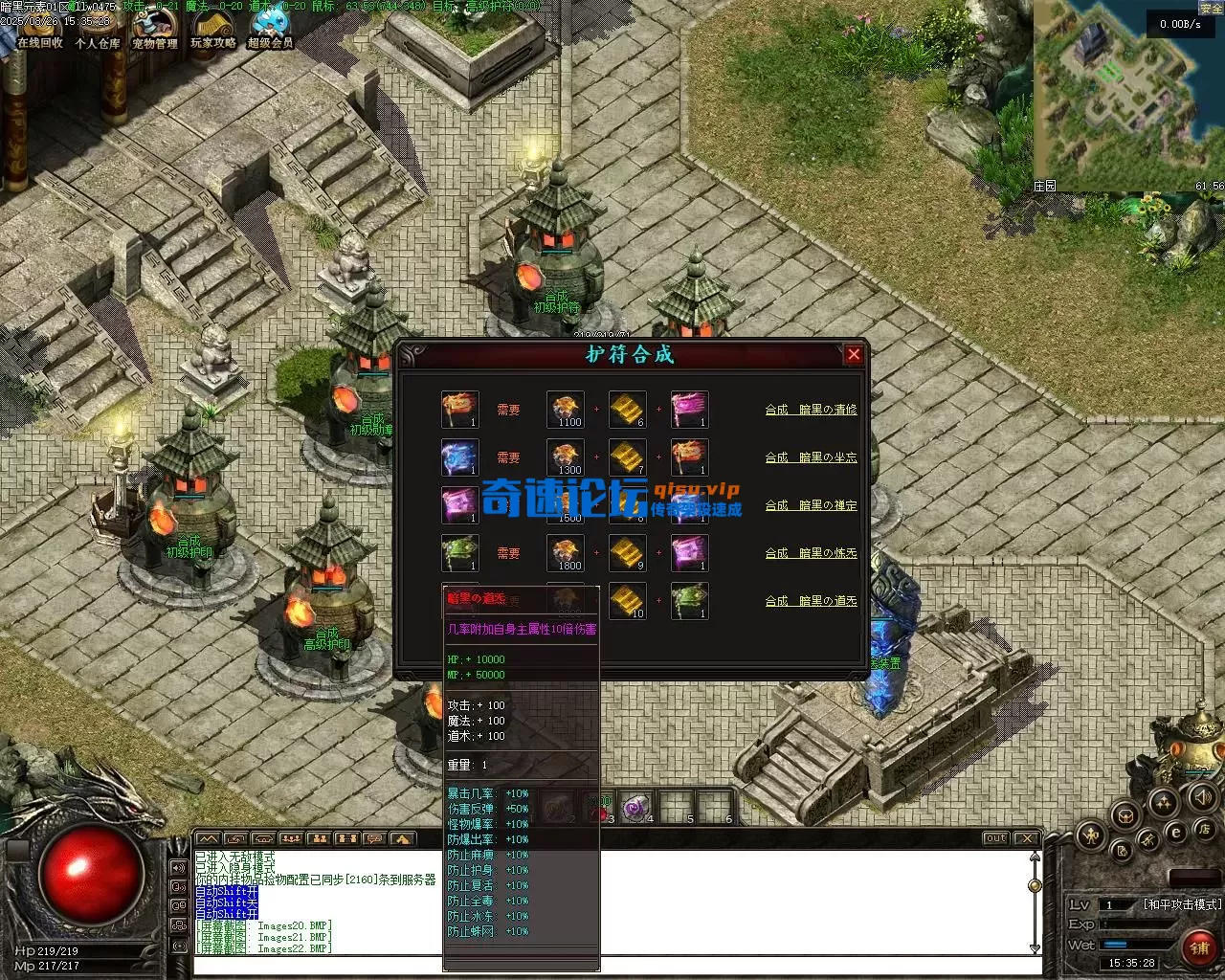Screen dimensions: 1225x980
Task: Select the 合成 暗黑の炼炁 link
Action: coord(811,553)
